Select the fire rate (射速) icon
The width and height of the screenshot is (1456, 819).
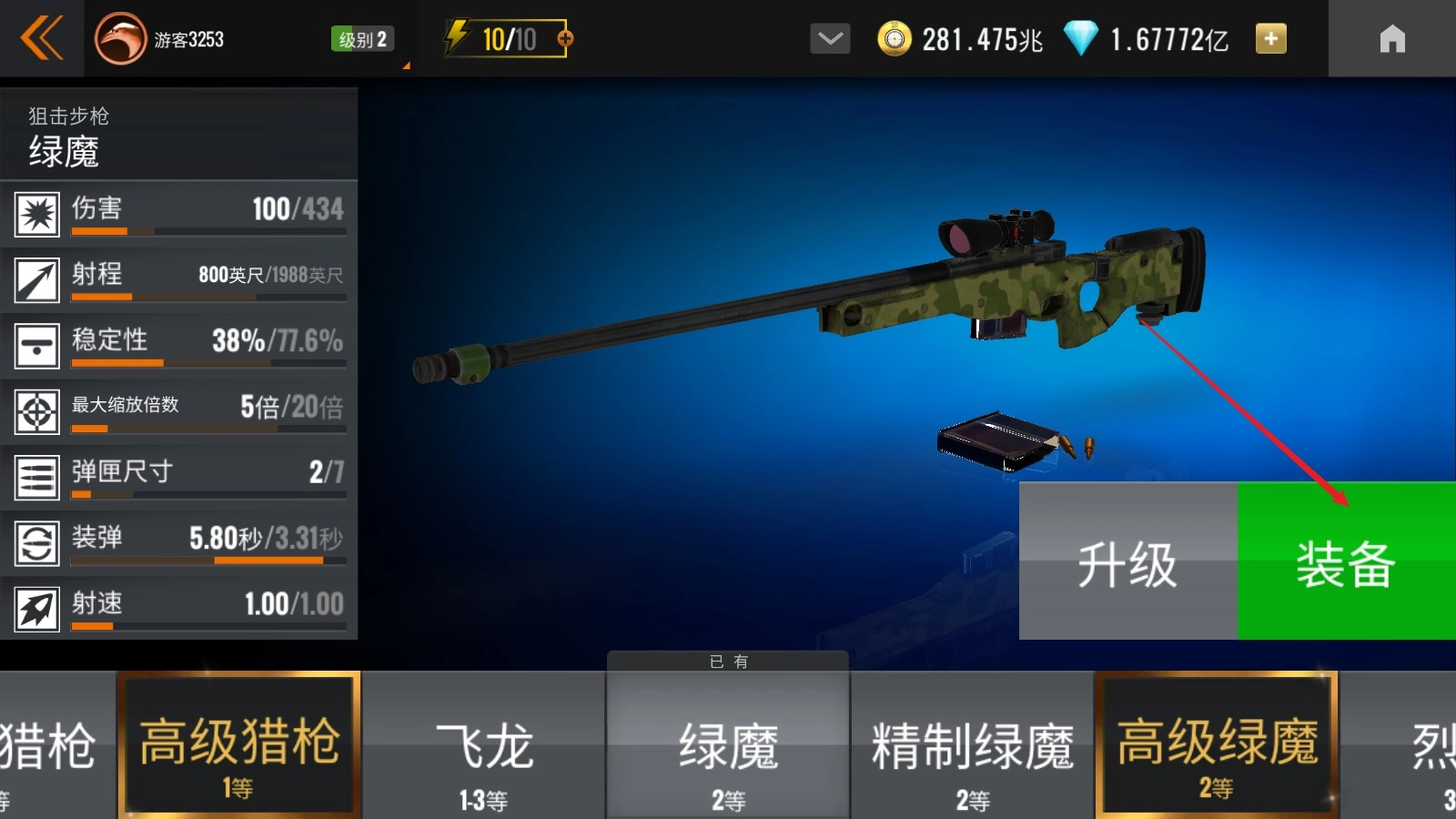[36, 606]
